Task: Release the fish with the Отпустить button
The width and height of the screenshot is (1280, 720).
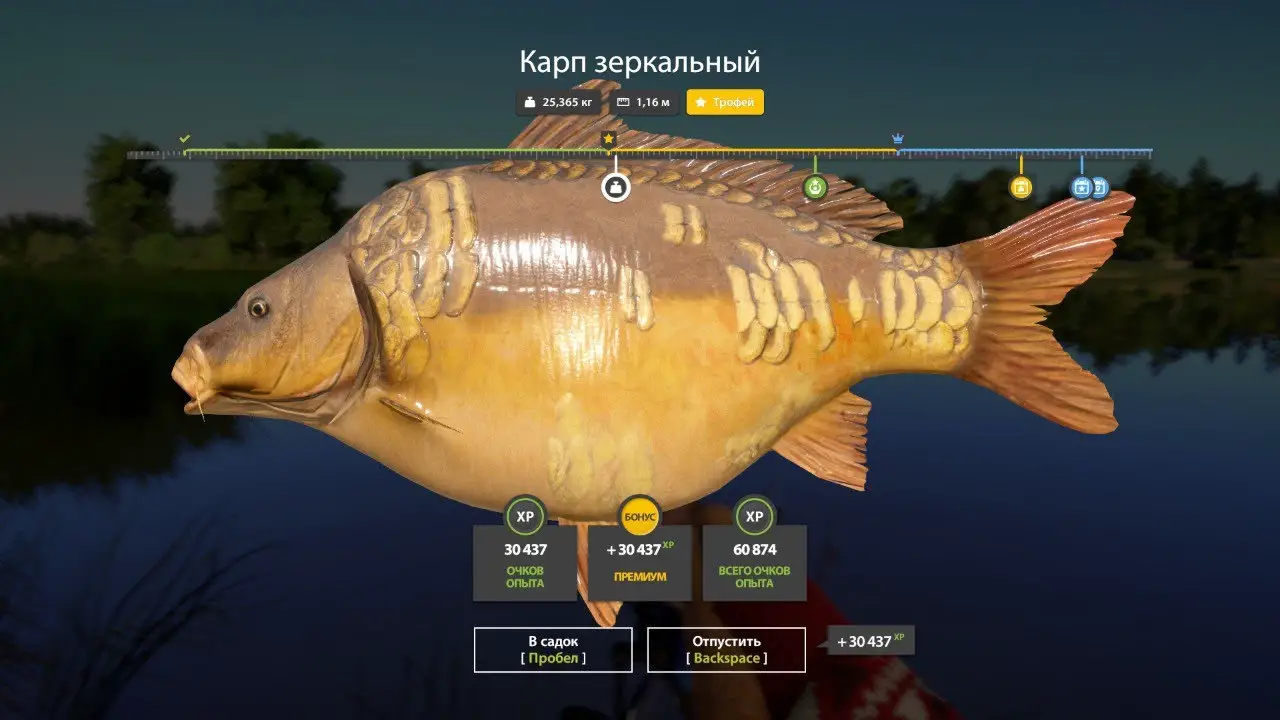Action: point(726,649)
